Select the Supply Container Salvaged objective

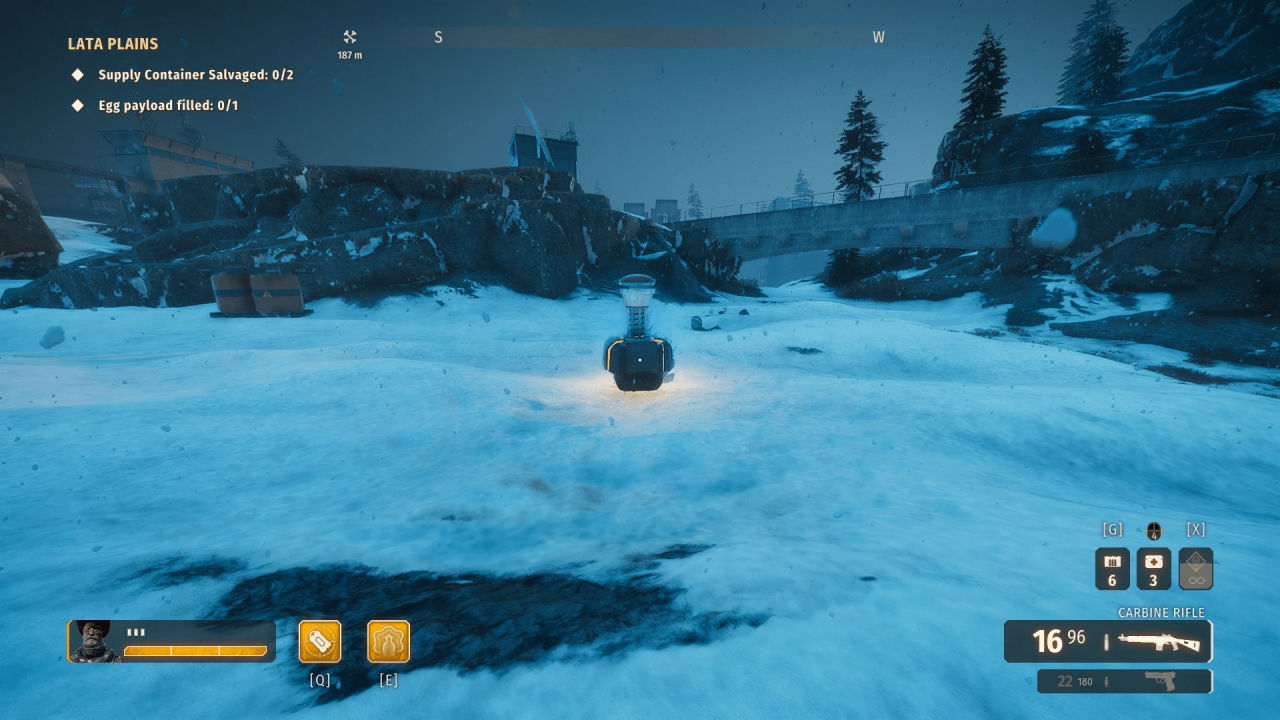pyautogui.click(x=195, y=75)
